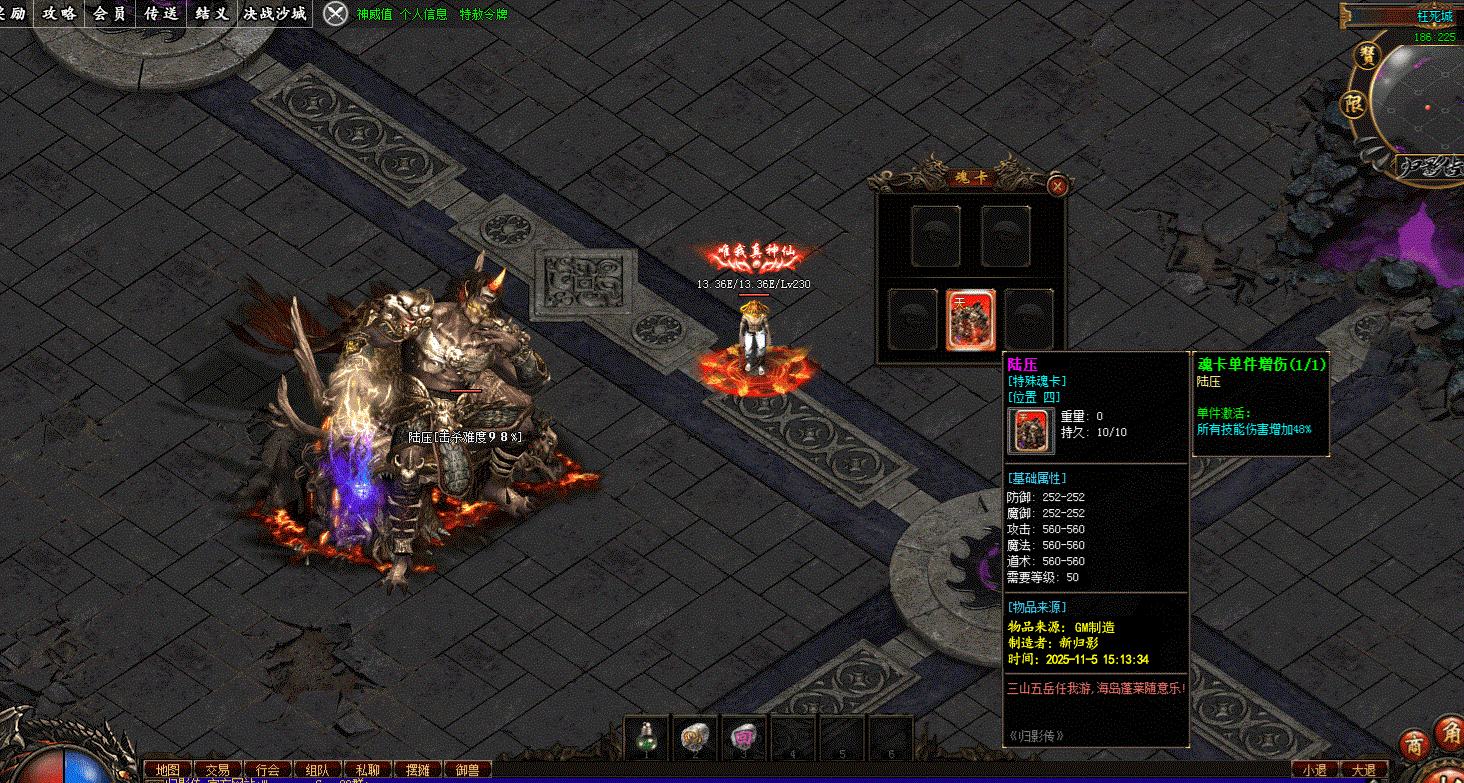Select the 传送 teleport menu
This screenshot has height=783, width=1464.
tap(161, 14)
